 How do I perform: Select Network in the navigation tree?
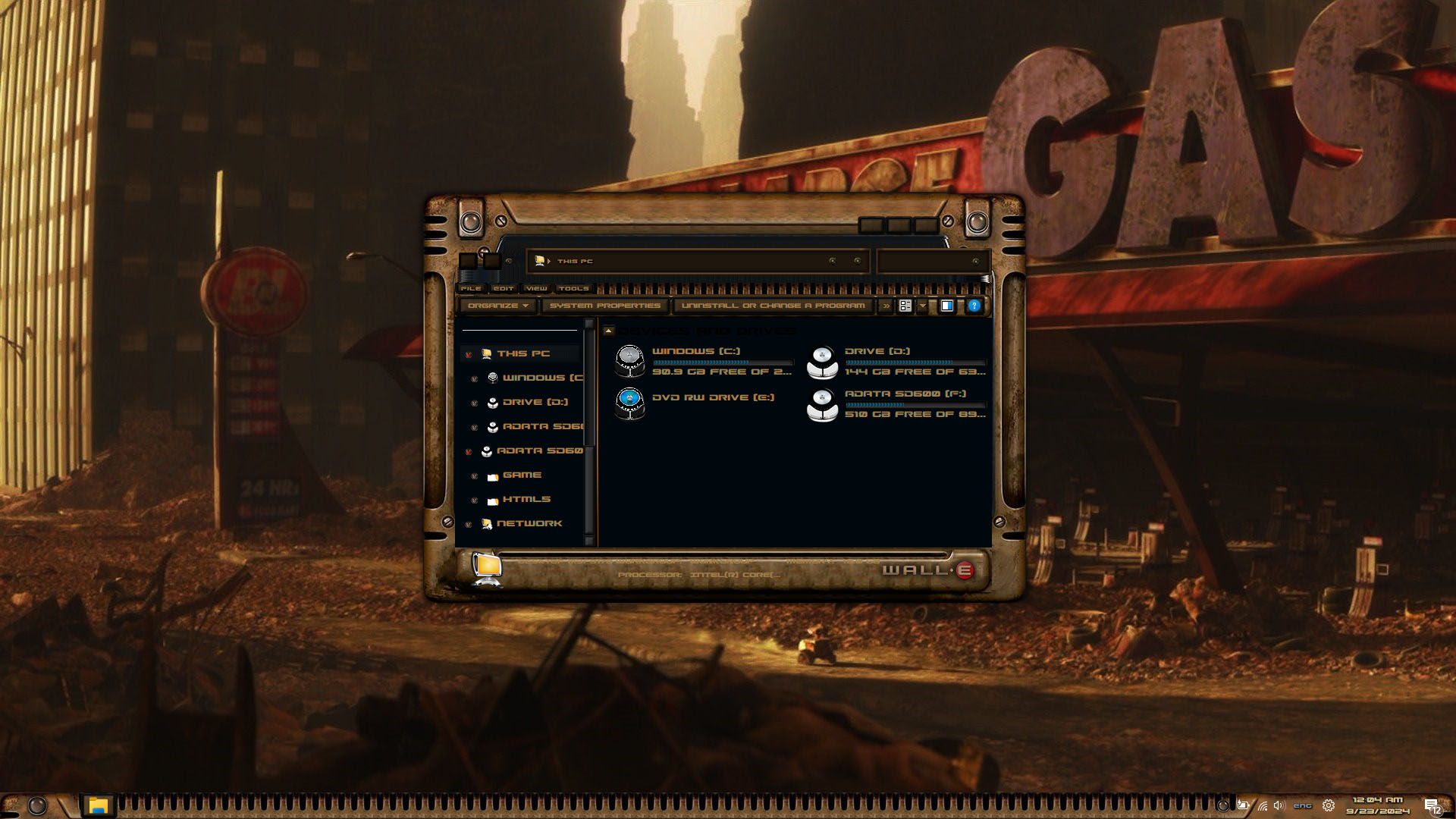529,524
